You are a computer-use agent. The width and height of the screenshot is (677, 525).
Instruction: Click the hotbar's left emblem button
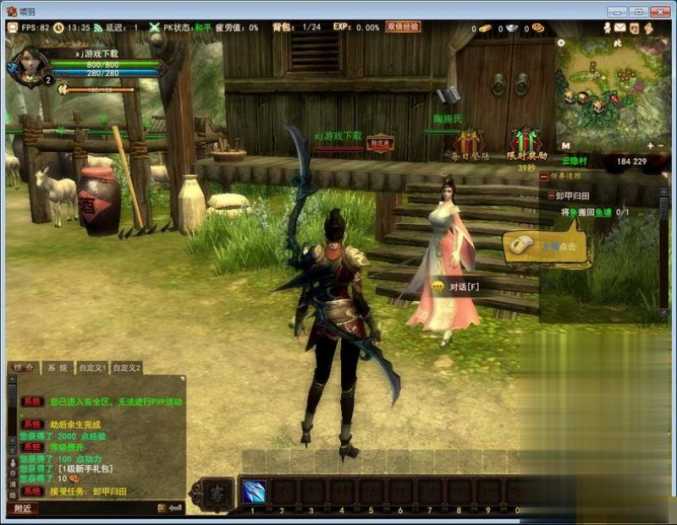click(218, 491)
